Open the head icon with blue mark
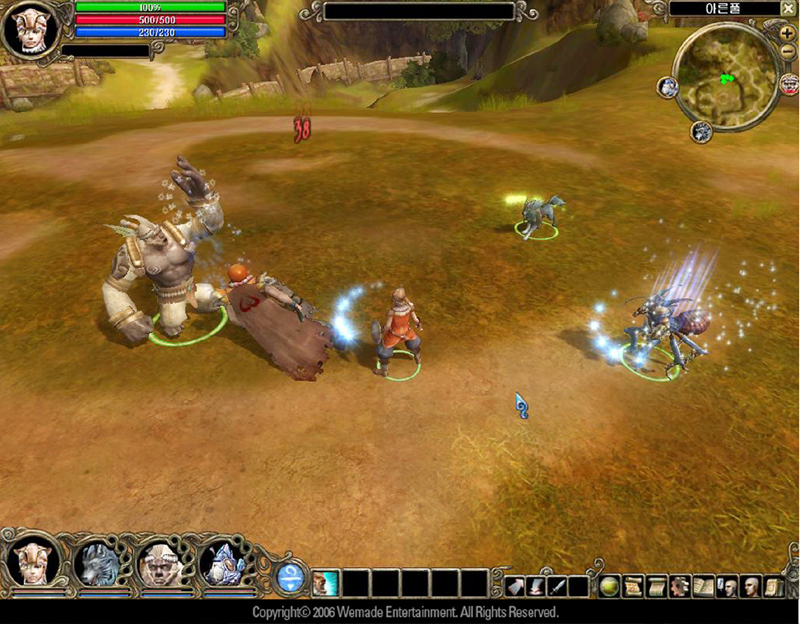This screenshot has width=800, height=624. 725,587
